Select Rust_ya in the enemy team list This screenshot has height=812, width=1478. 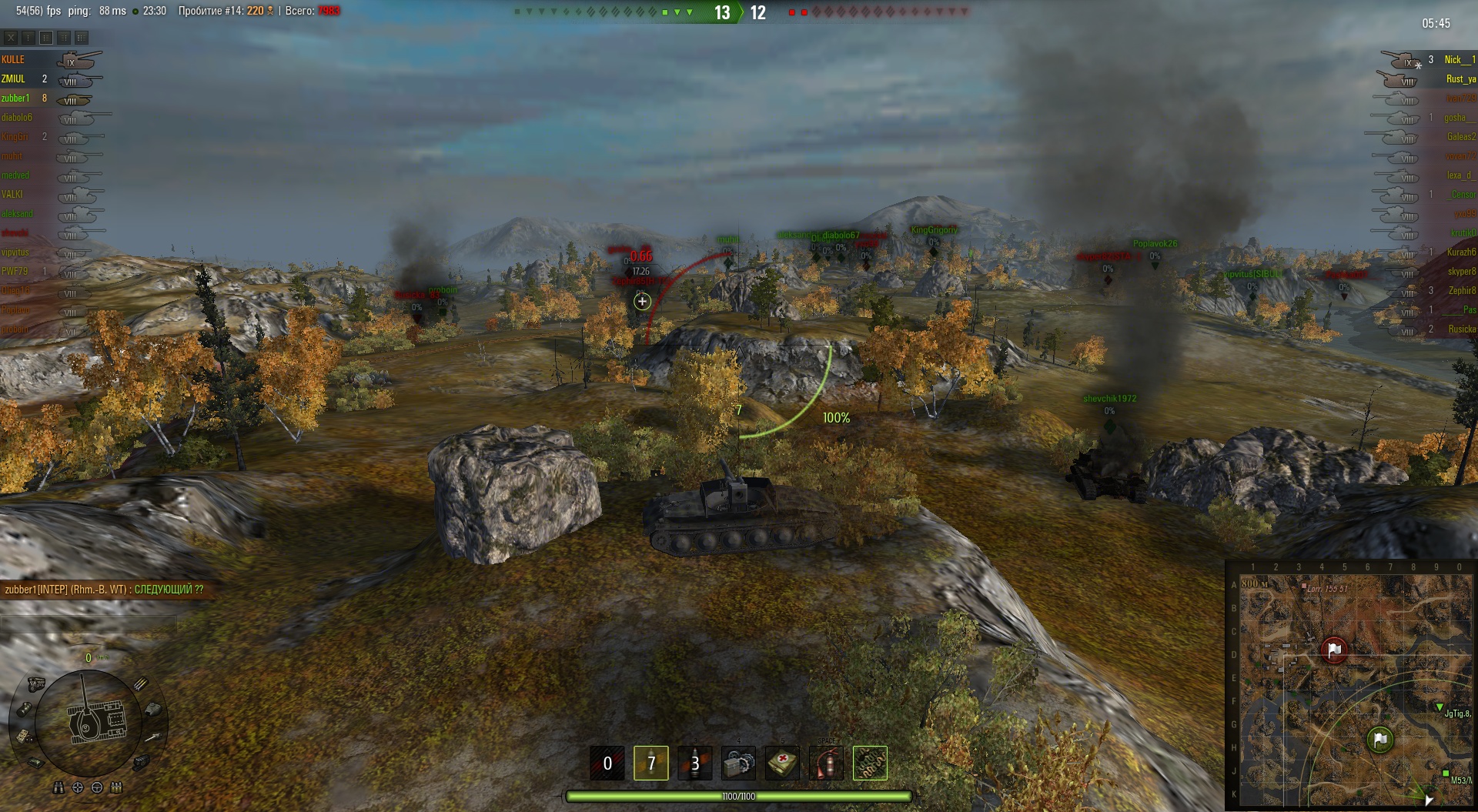1460,79
